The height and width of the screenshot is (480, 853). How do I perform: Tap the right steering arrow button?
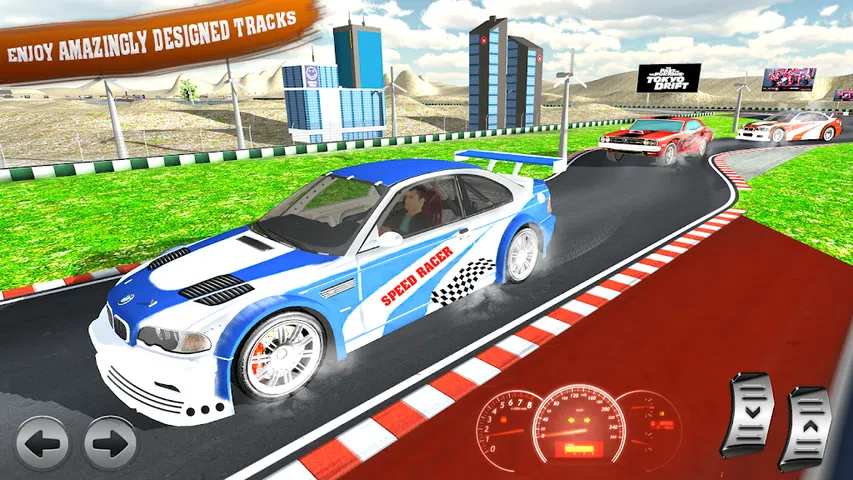tap(110, 442)
